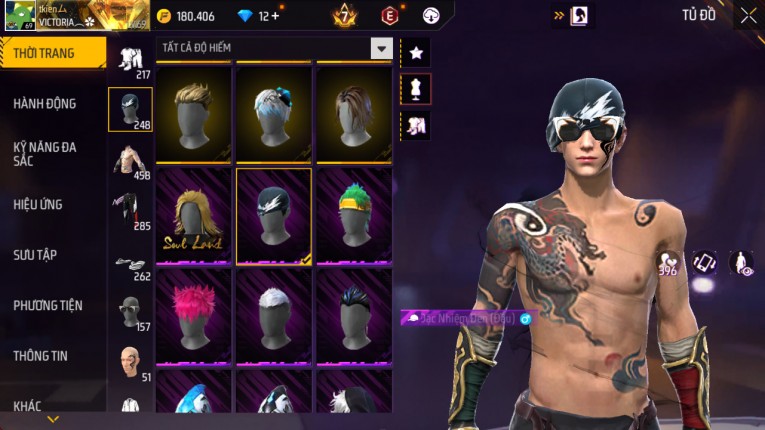
Task: Select the face accessories category with 157 items
Action: click(x=130, y=313)
